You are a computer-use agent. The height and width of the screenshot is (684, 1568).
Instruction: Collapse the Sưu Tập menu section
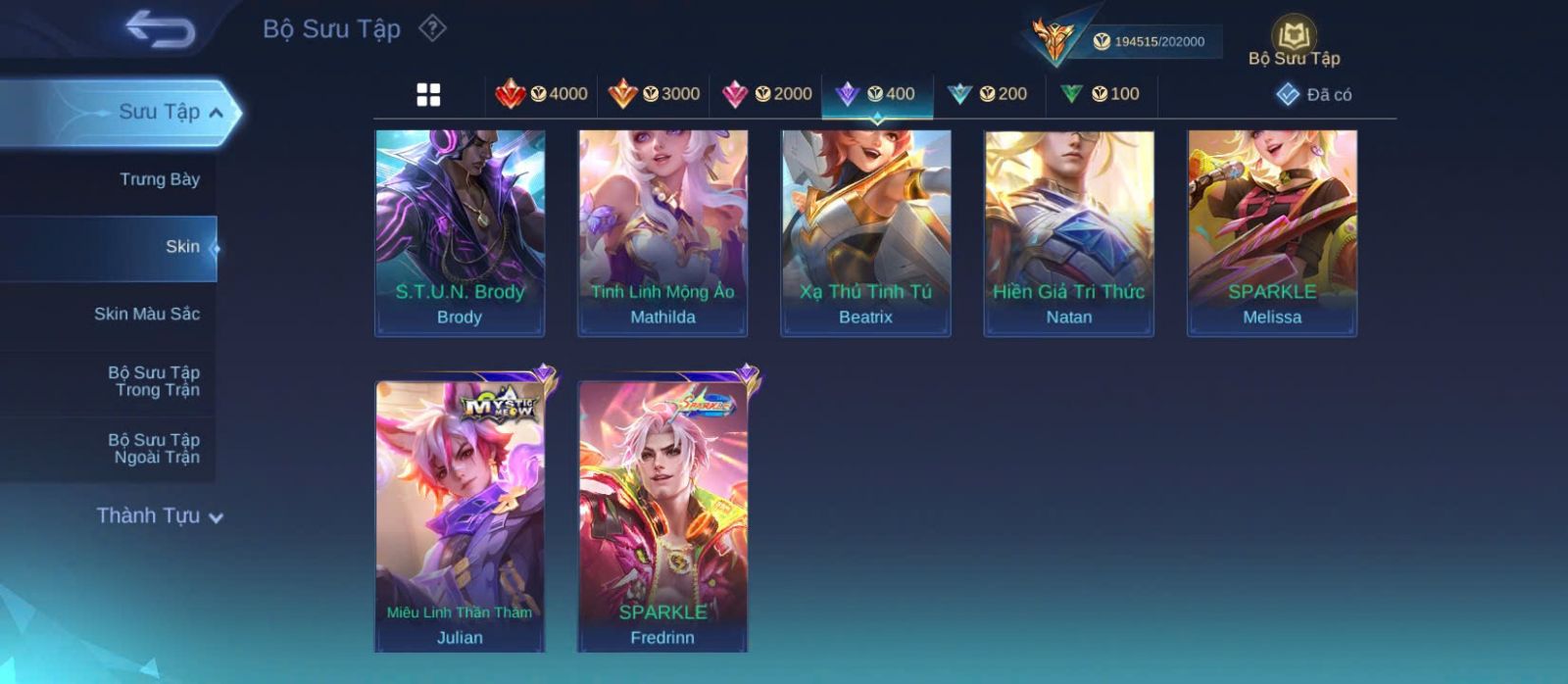click(x=216, y=113)
